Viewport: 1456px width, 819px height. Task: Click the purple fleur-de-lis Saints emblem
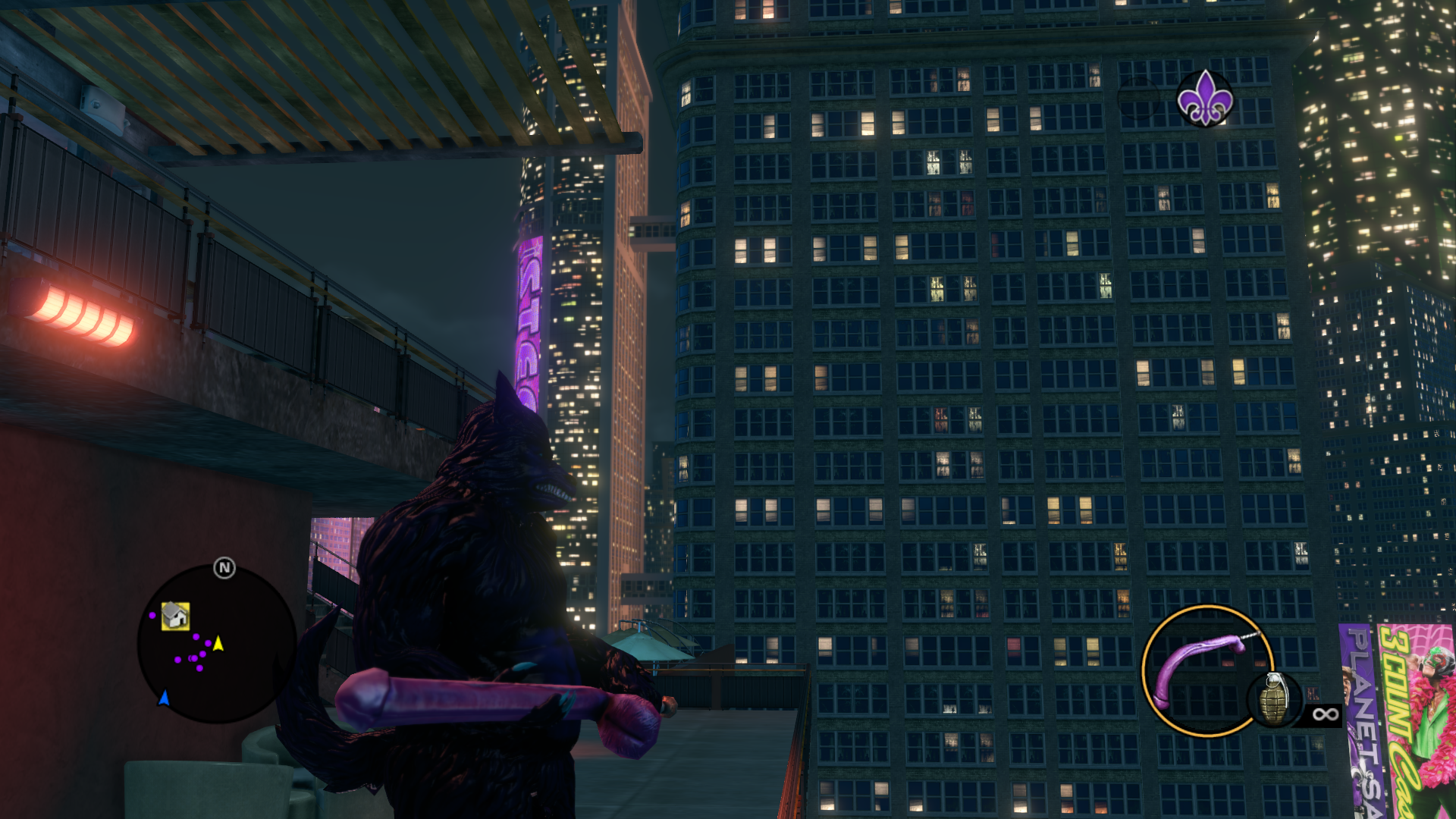[1204, 99]
